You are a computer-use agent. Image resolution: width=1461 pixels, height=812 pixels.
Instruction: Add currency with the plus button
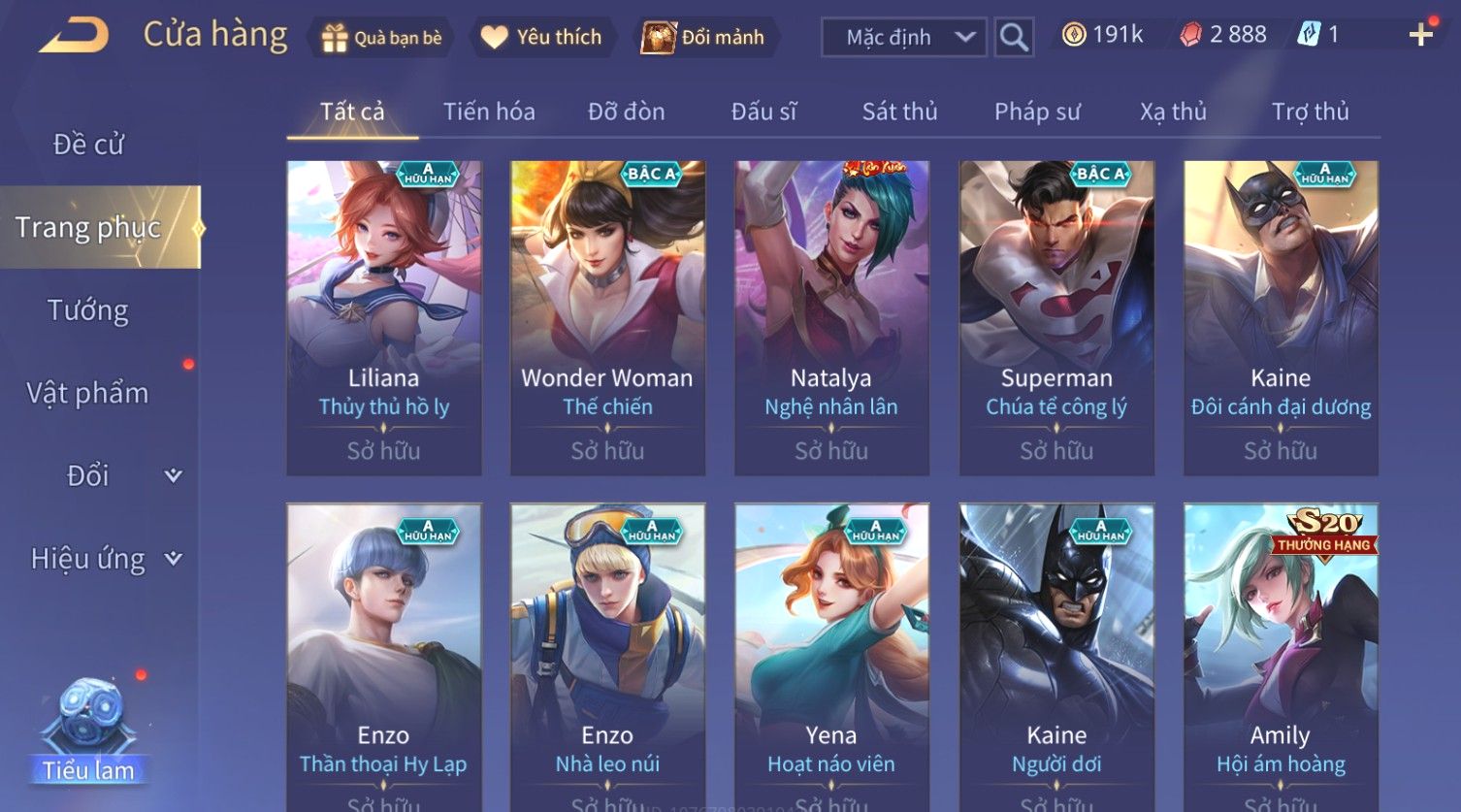pos(1420,36)
